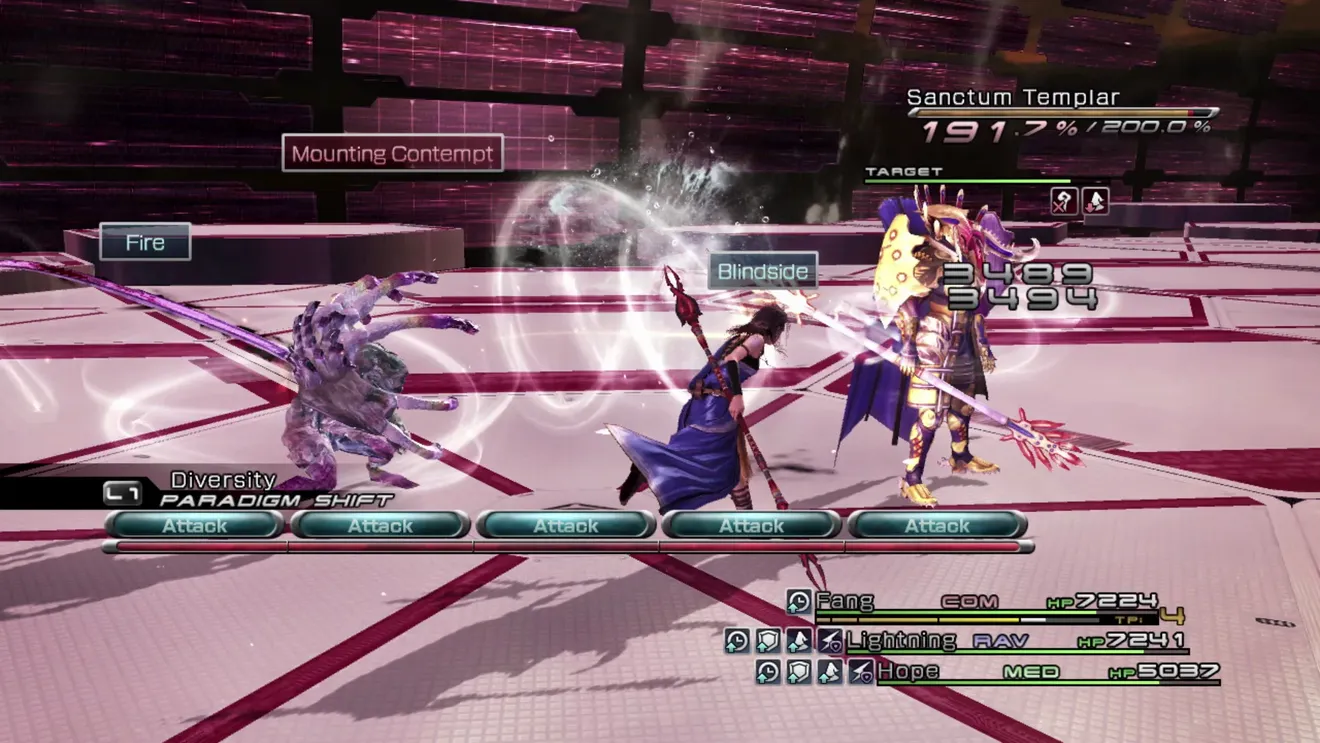Check the enemy's crossed-out status debuff icon
This screenshot has height=743, width=1320.
click(x=1064, y=201)
